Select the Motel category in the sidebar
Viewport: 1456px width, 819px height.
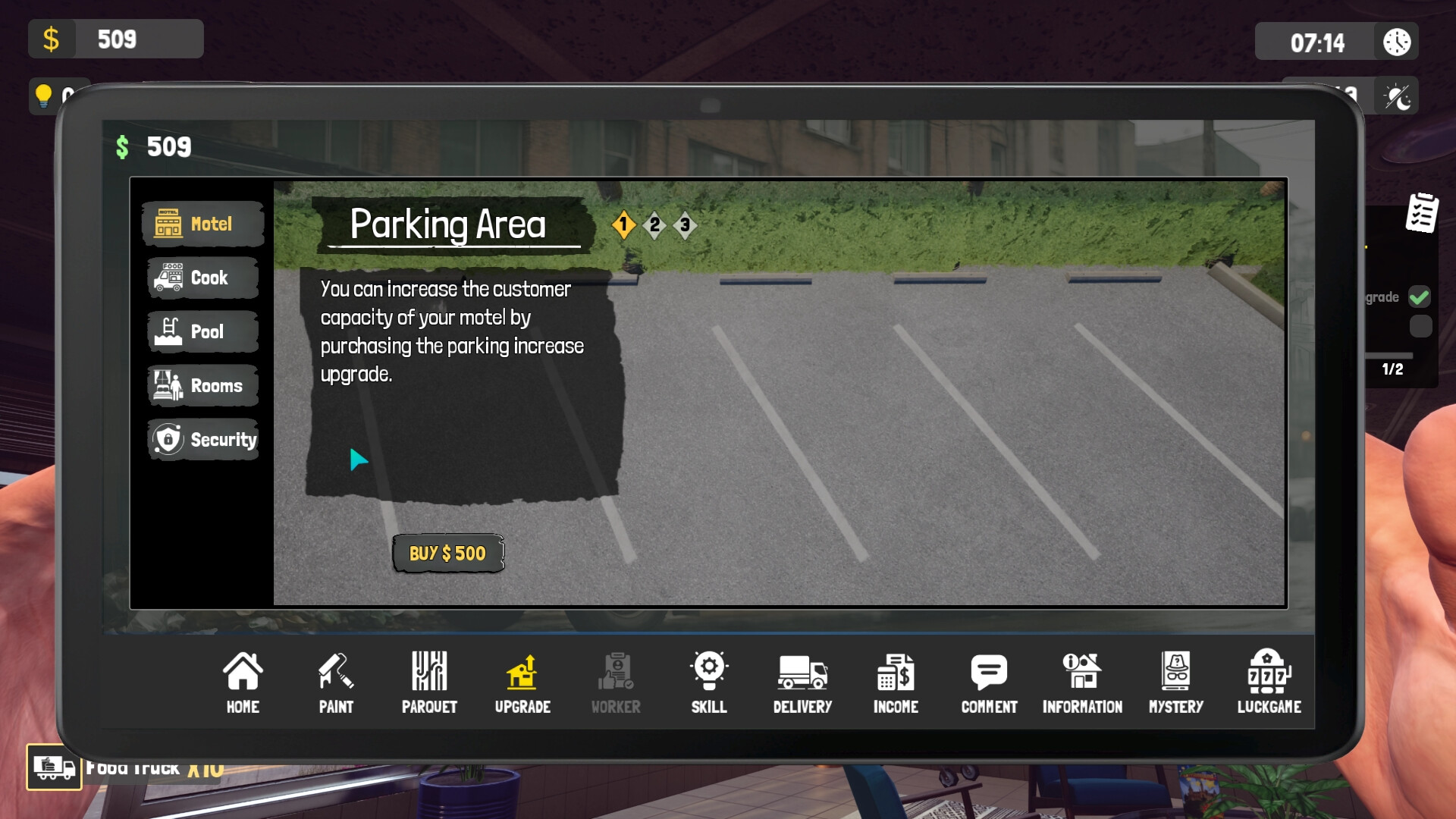[x=202, y=224]
